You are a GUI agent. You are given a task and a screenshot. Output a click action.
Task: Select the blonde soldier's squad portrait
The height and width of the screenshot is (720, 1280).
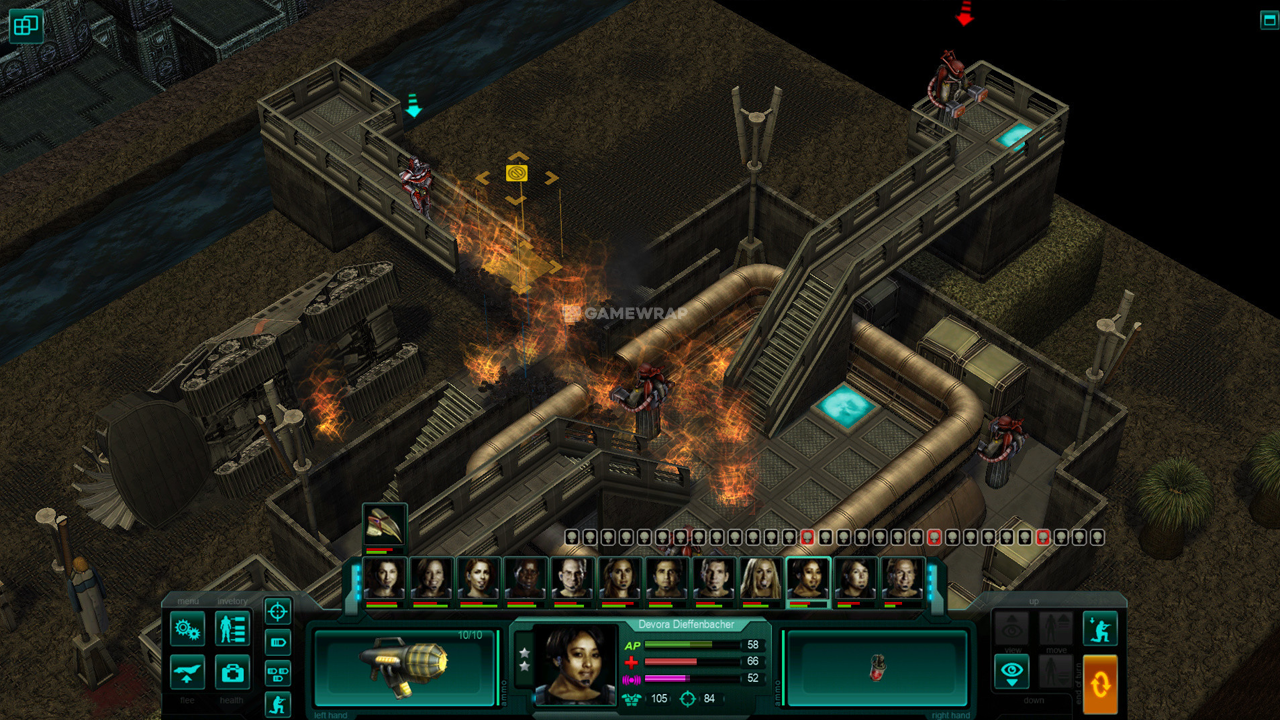[x=761, y=580]
